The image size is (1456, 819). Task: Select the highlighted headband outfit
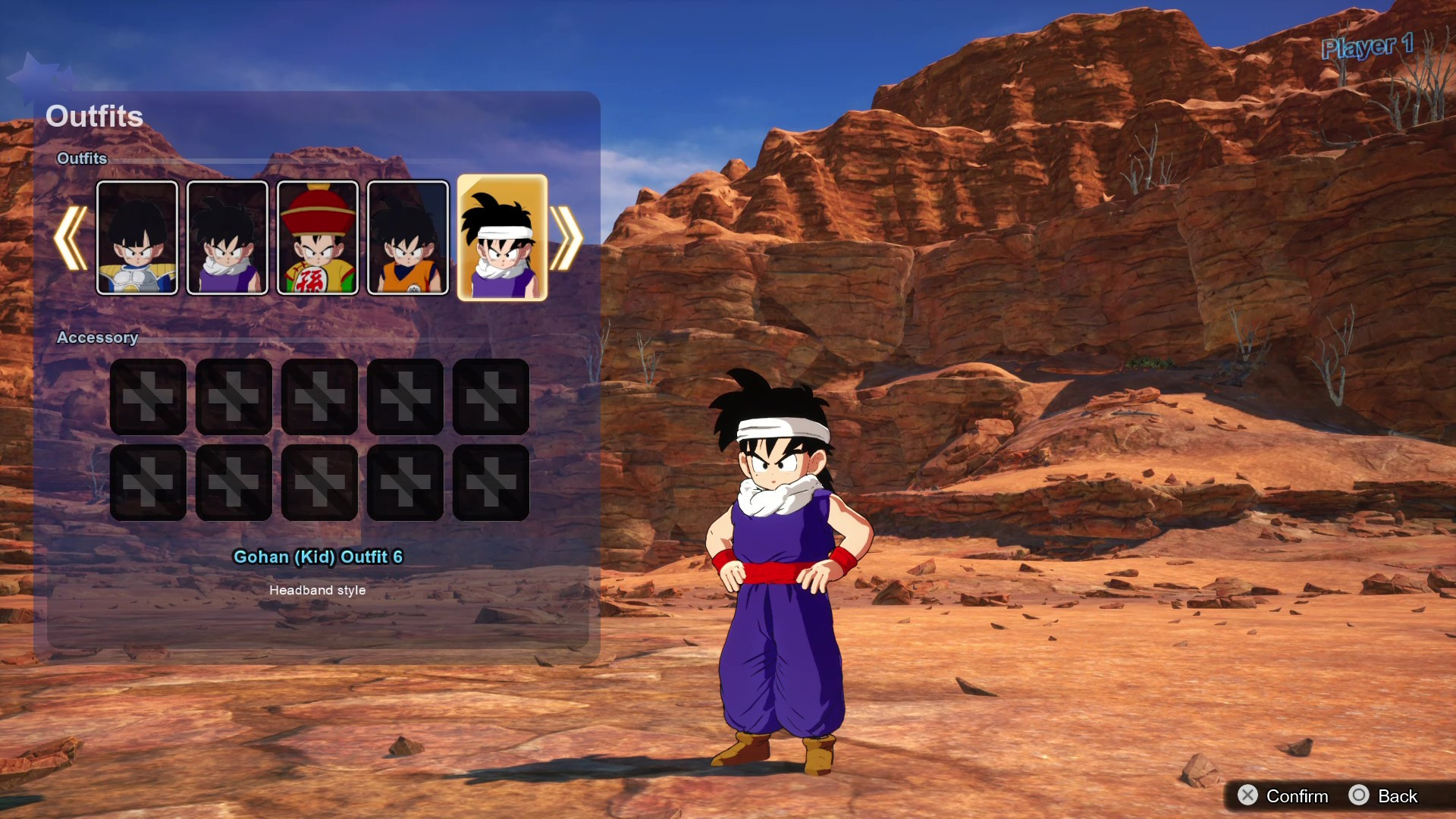tap(502, 238)
